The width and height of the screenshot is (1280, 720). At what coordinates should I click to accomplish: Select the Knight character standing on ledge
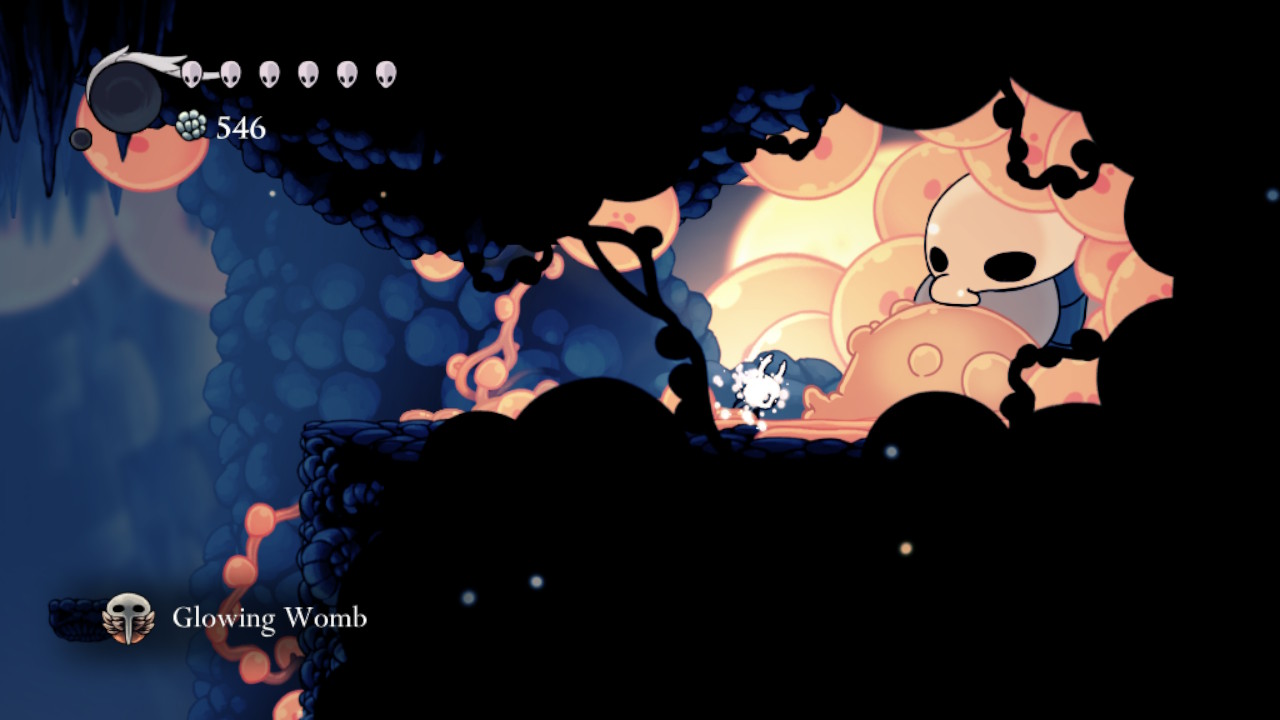762,385
